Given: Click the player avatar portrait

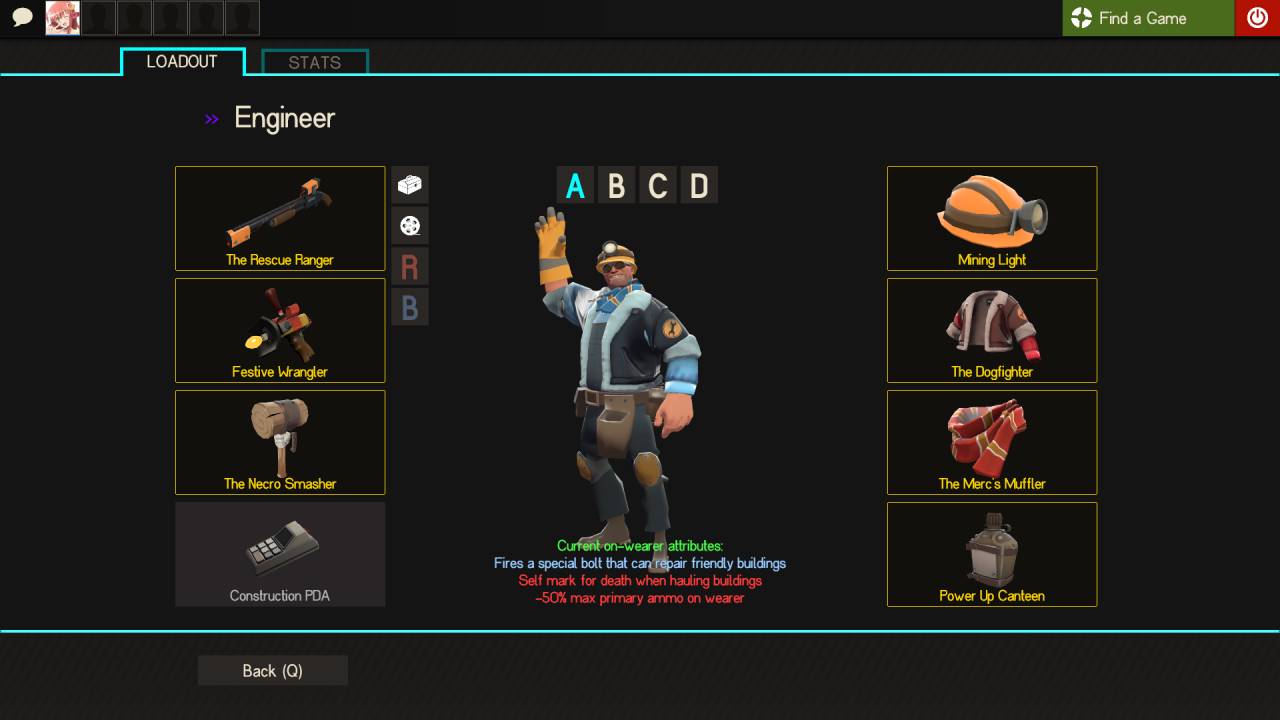Looking at the screenshot, I should 63,18.
